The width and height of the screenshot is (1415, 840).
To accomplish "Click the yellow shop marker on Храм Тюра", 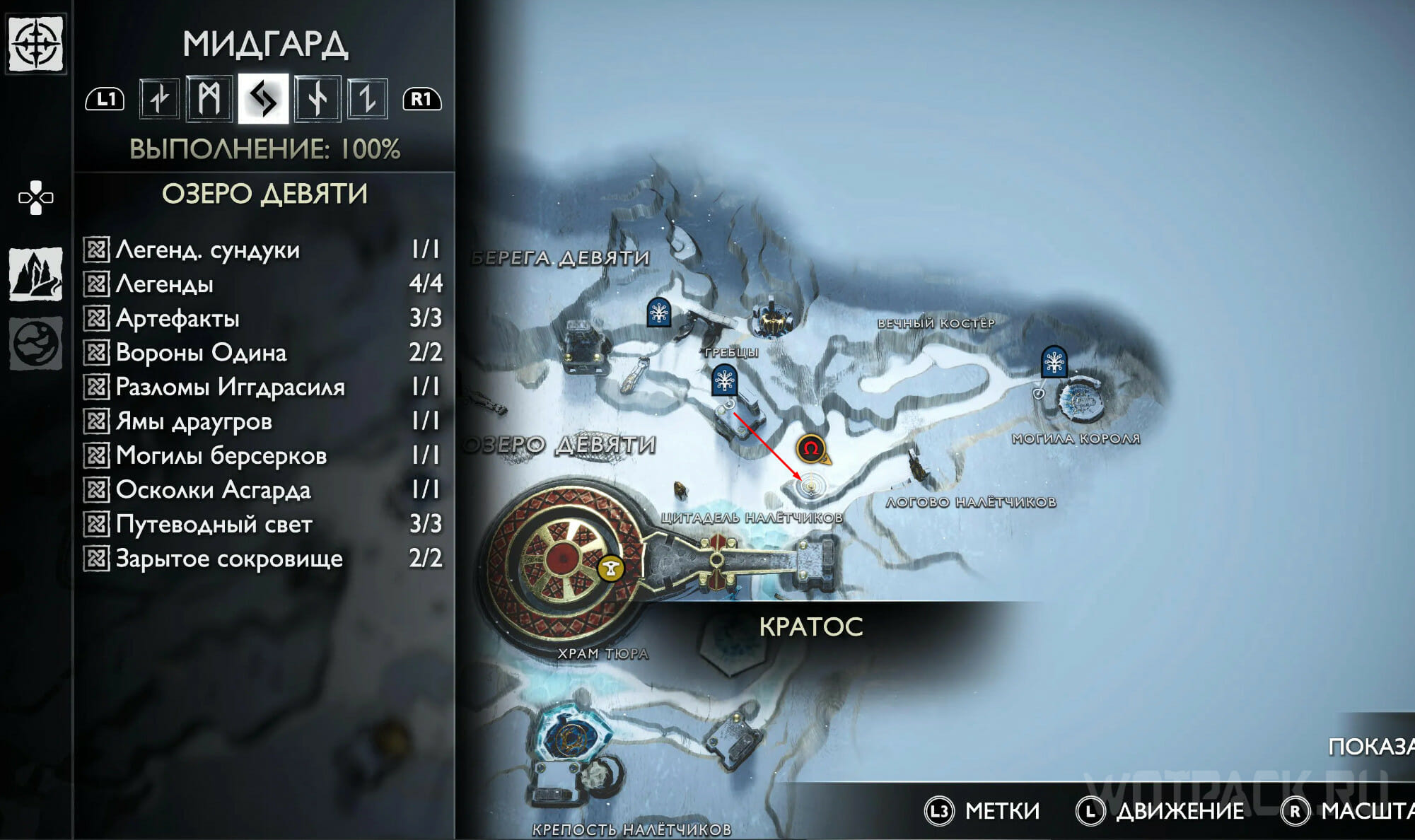I will tap(611, 567).
